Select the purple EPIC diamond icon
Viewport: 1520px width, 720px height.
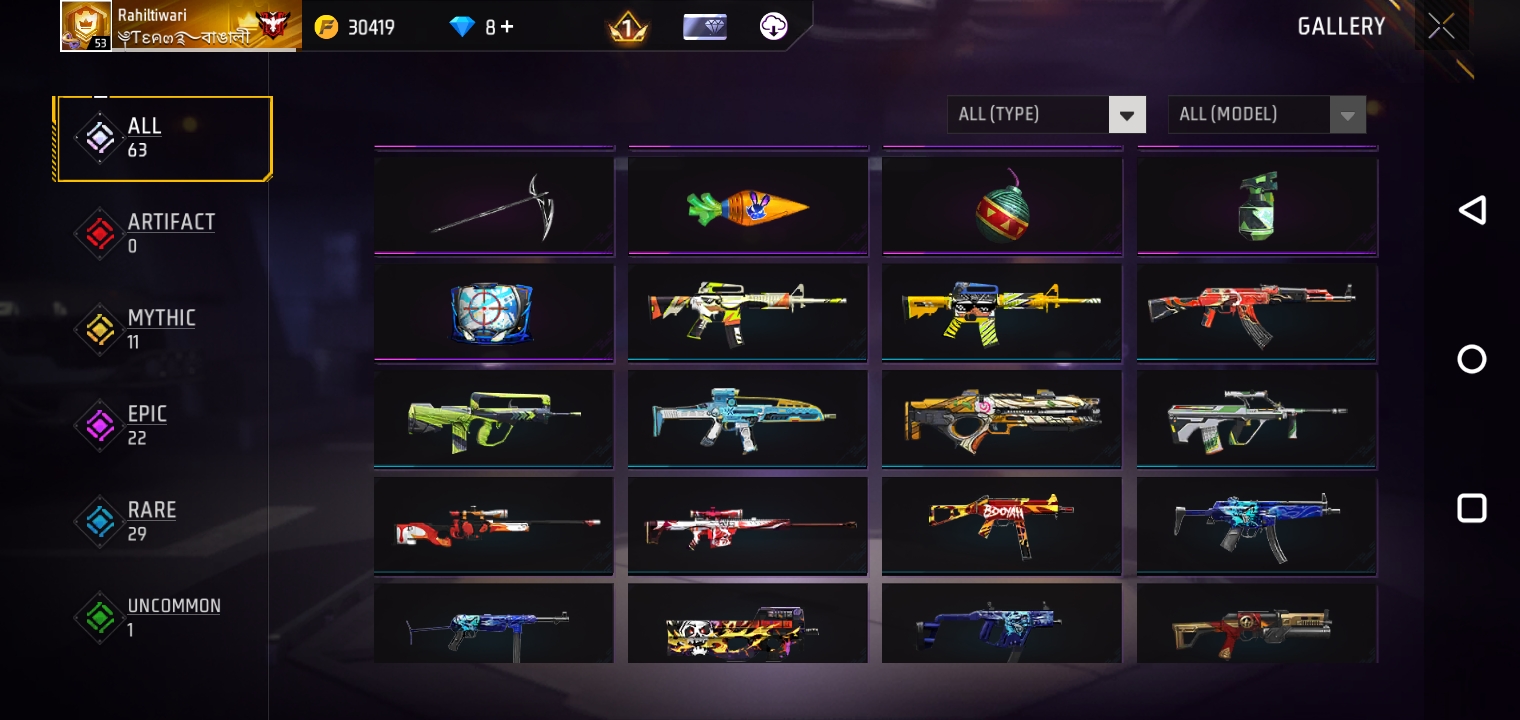point(100,426)
